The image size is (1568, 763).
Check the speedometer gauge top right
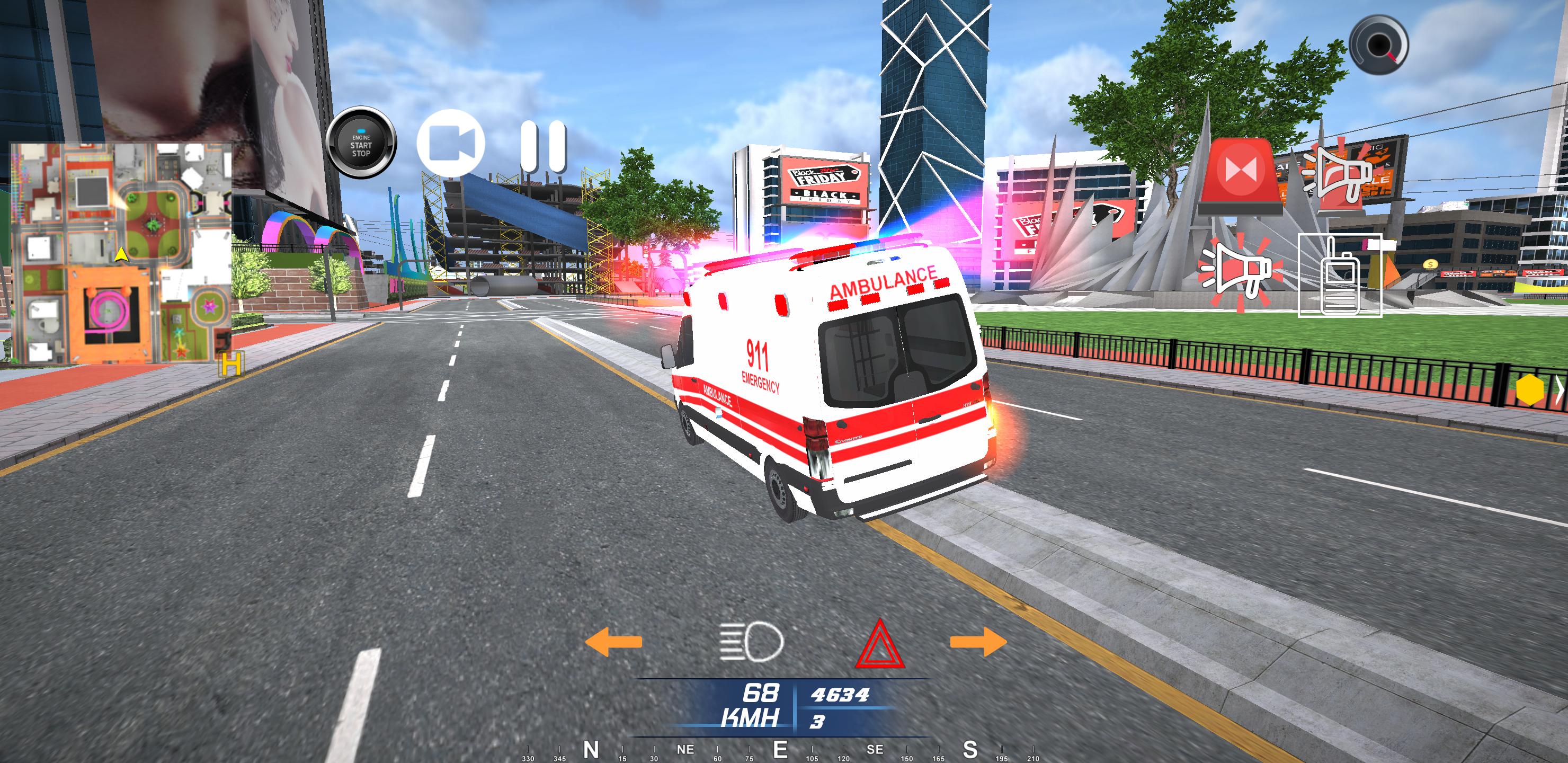point(1380,46)
